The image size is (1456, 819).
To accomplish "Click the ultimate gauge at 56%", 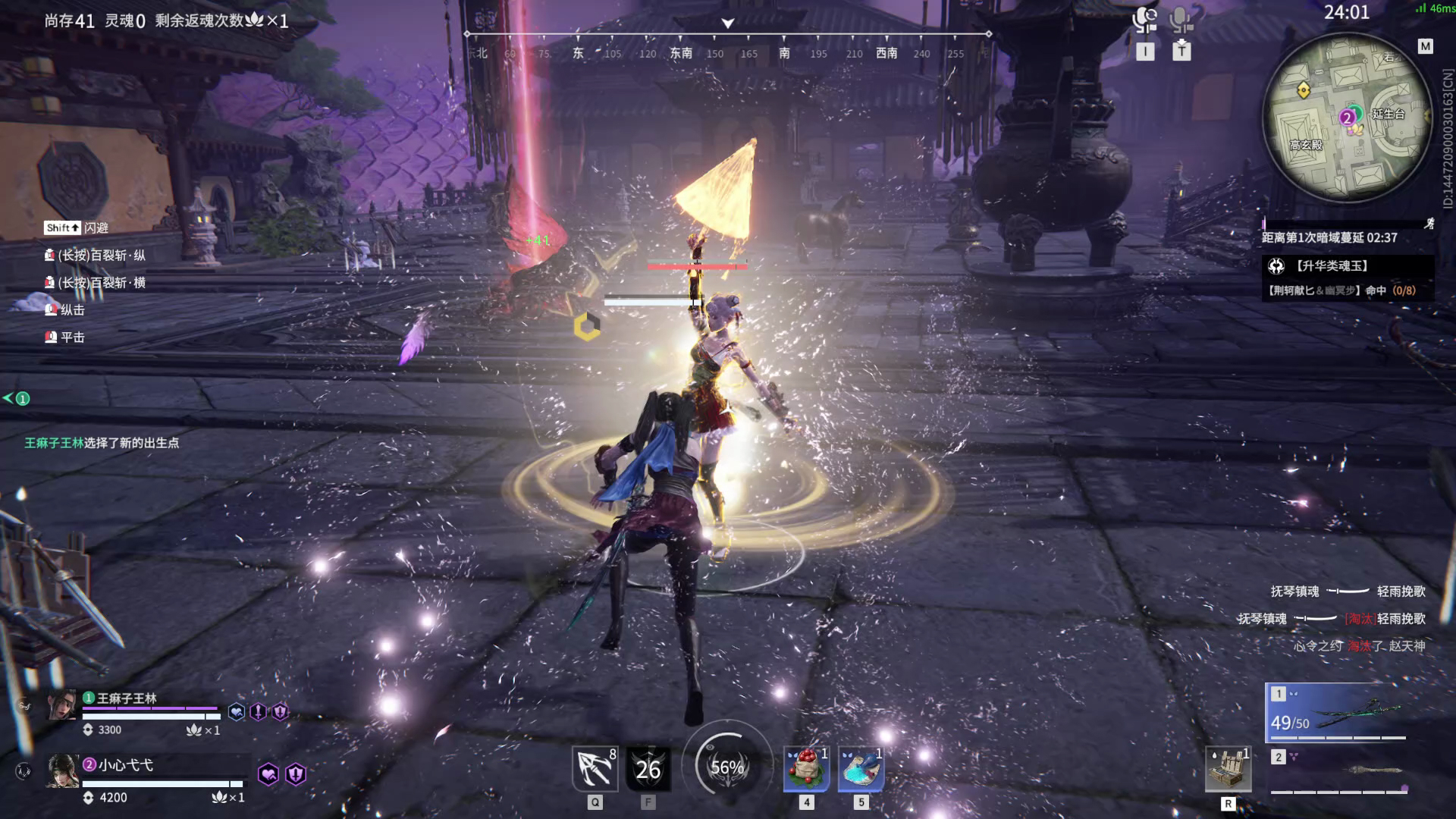I will click(x=727, y=767).
